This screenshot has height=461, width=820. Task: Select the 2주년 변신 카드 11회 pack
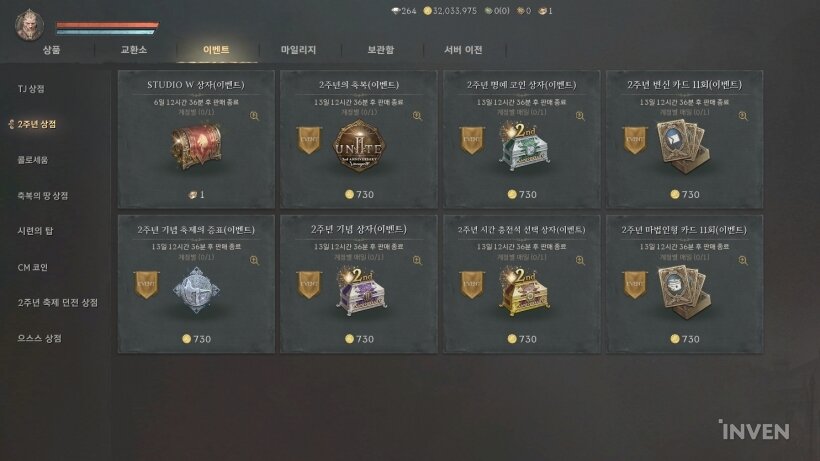coord(686,139)
